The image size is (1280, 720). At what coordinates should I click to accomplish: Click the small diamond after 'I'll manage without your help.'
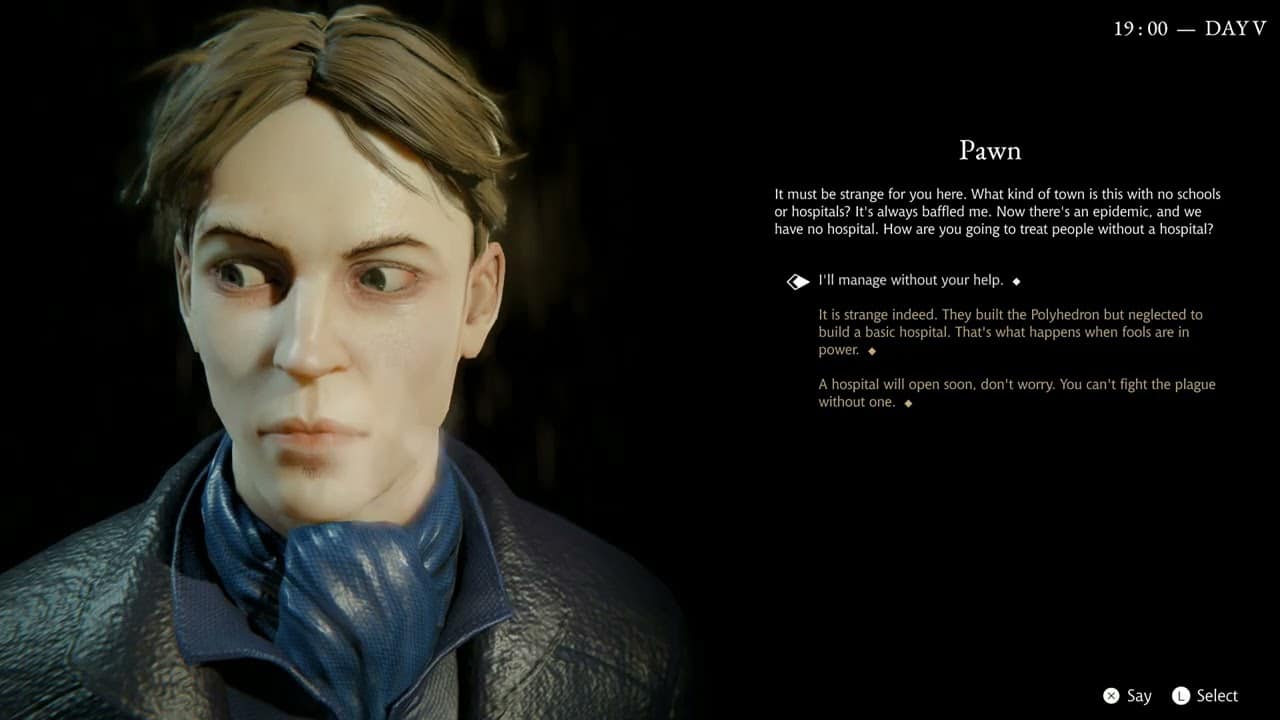point(1014,281)
